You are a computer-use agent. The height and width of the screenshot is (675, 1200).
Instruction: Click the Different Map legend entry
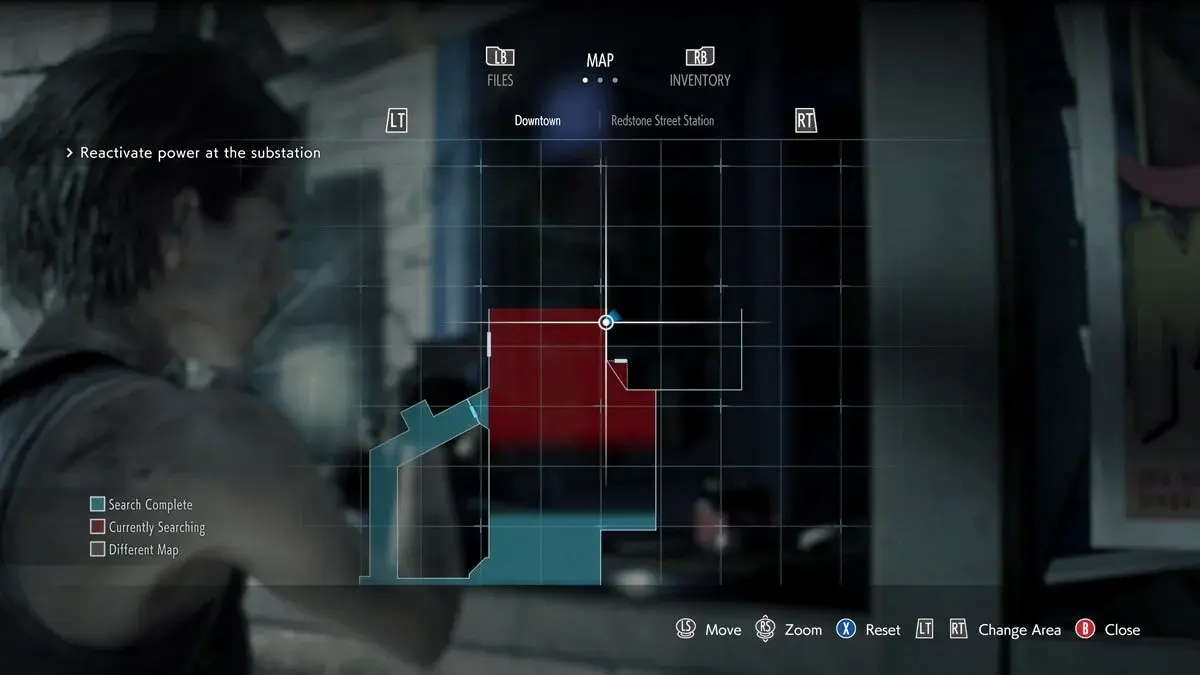(134, 549)
